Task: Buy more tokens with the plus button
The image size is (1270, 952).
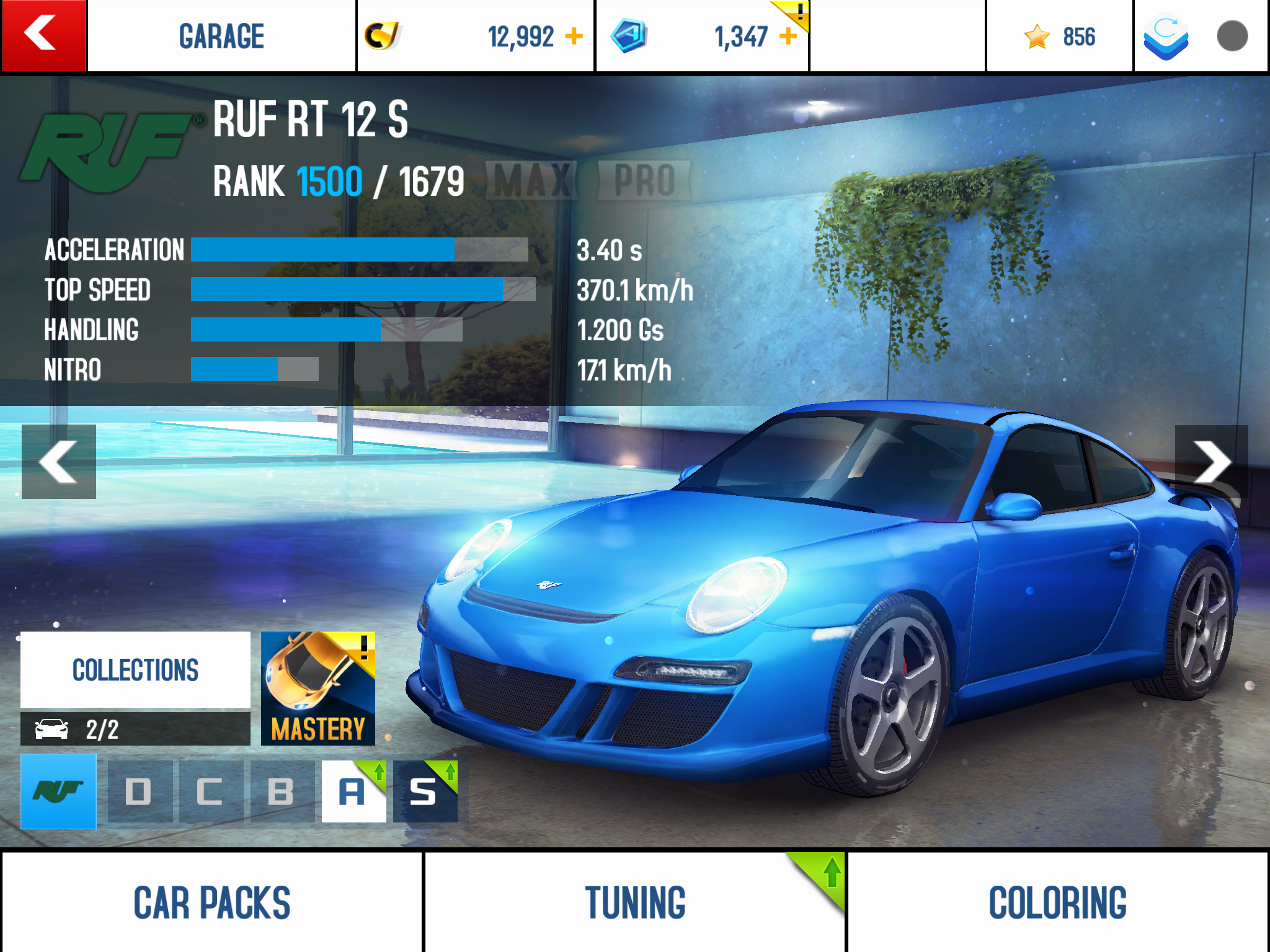Action: tap(788, 36)
